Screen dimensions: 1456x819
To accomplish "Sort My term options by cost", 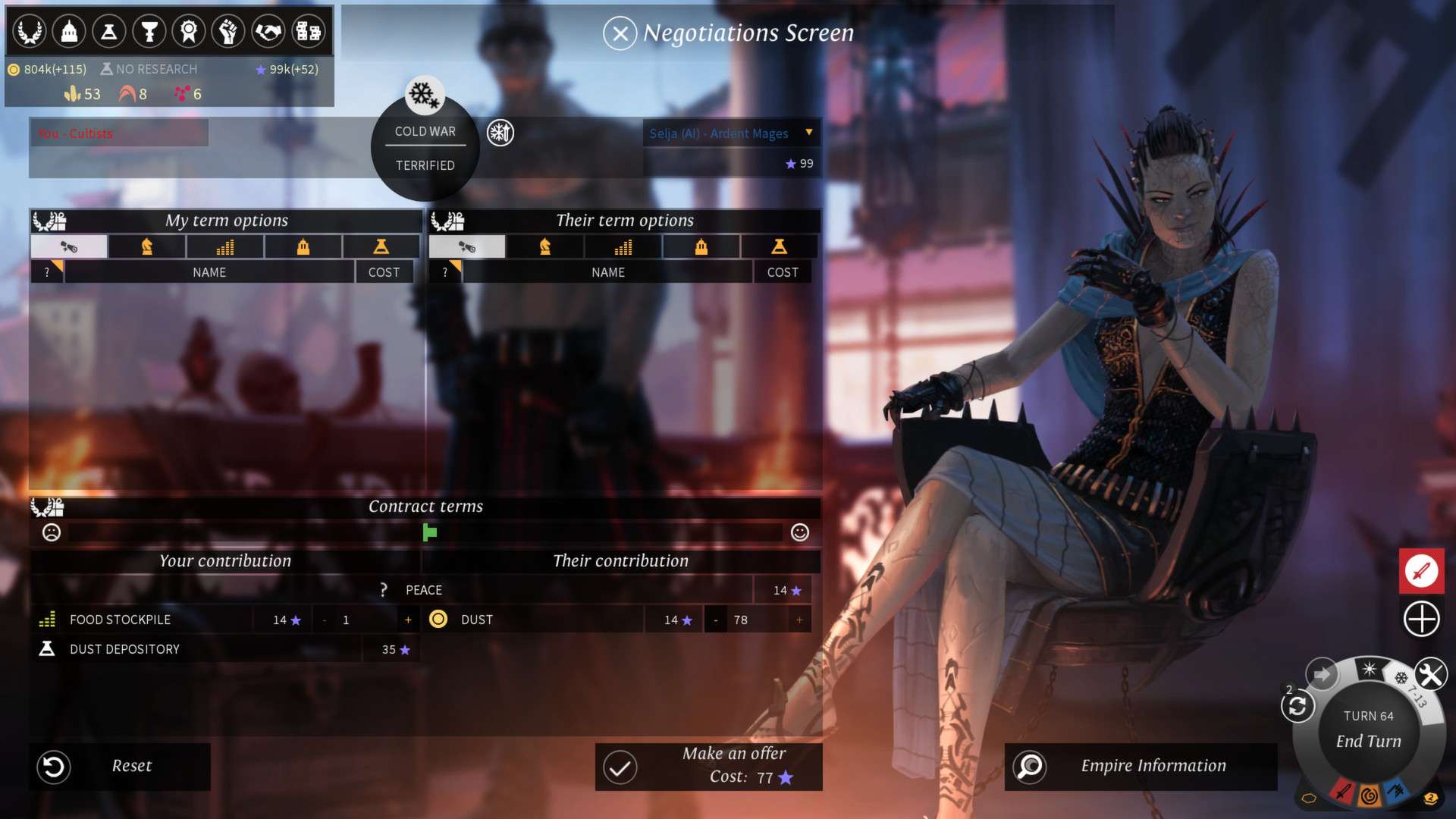I will tap(384, 272).
